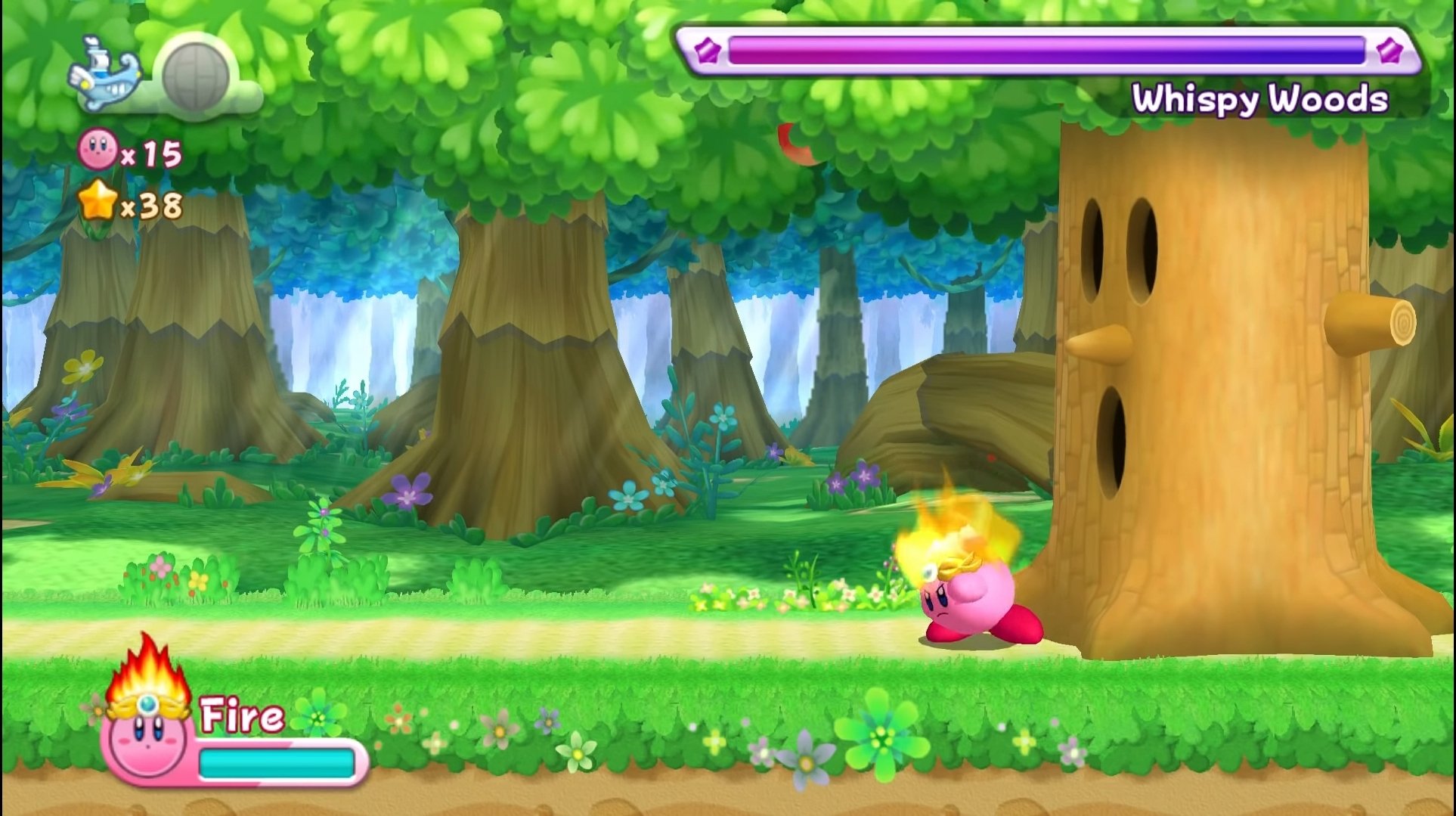This screenshot has width=1456, height=816.
Task: Toggle the lives counter showing x15
Action: click(132, 151)
